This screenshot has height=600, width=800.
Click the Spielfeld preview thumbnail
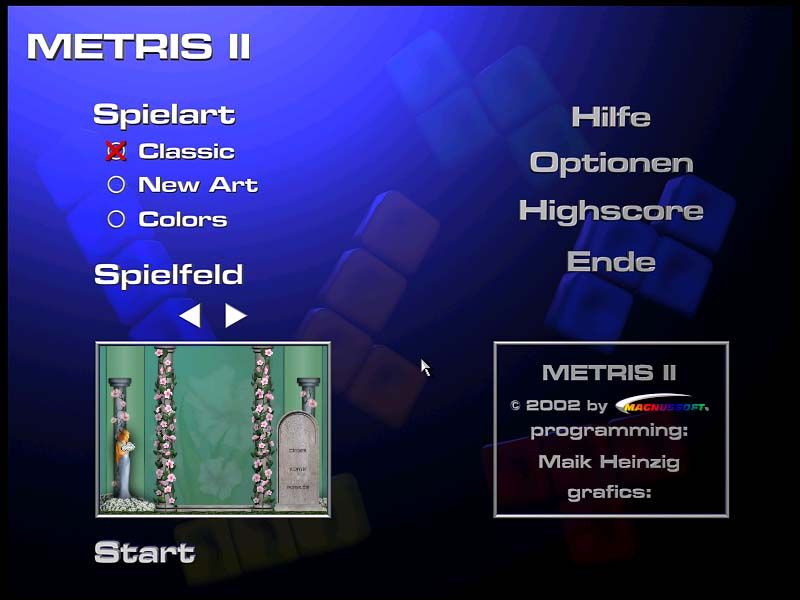(213, 429)
